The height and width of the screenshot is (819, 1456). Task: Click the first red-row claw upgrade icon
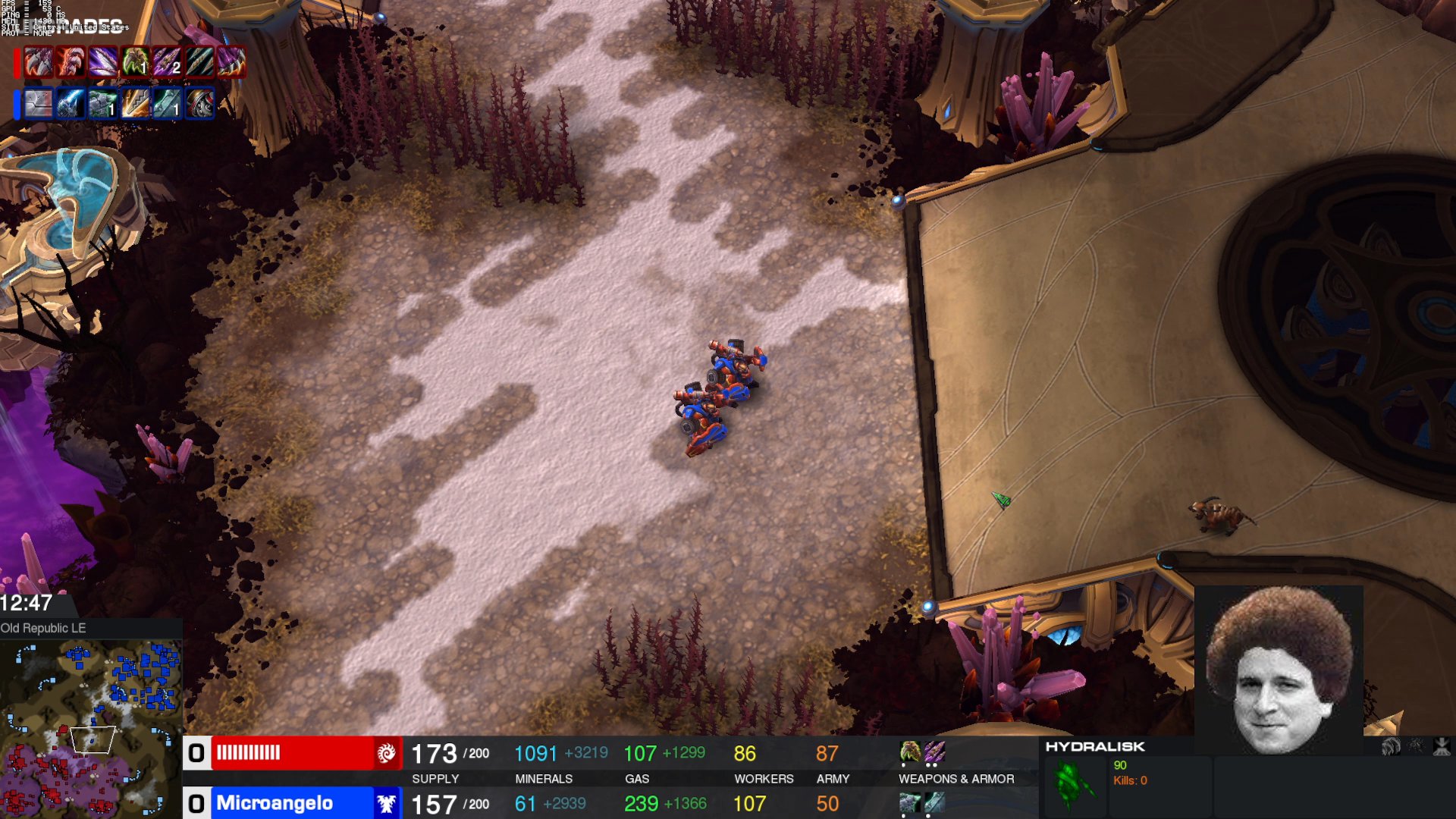tap(38, 62)
